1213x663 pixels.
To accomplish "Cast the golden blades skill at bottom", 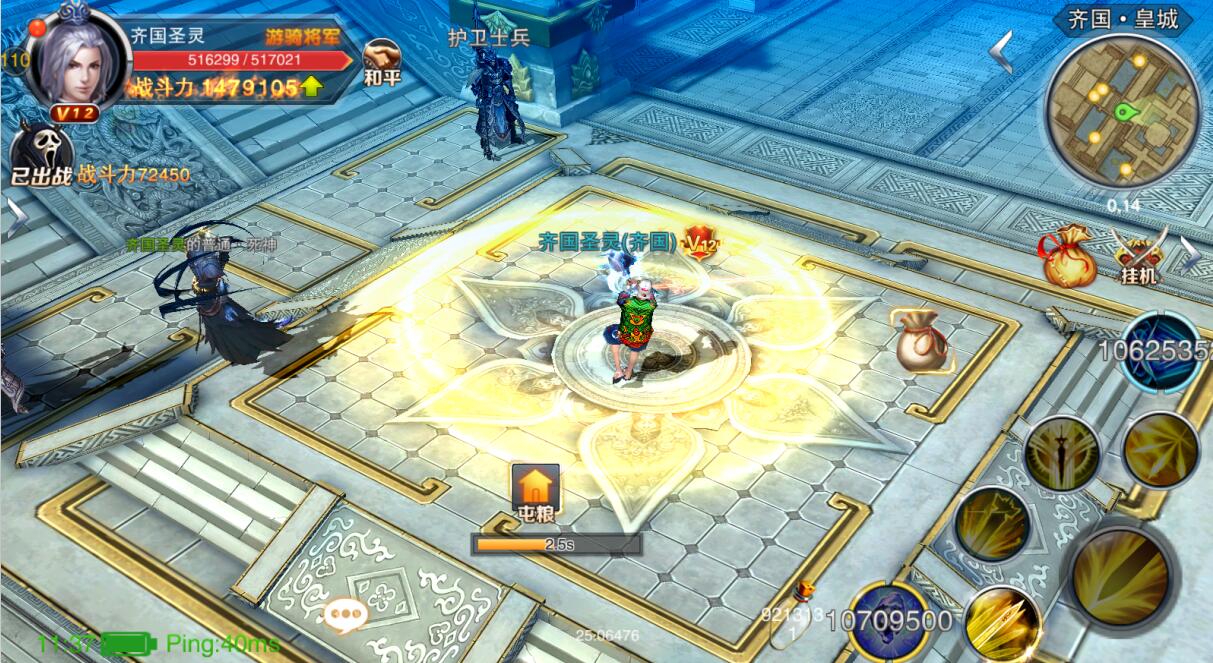I will point(1003,620).
